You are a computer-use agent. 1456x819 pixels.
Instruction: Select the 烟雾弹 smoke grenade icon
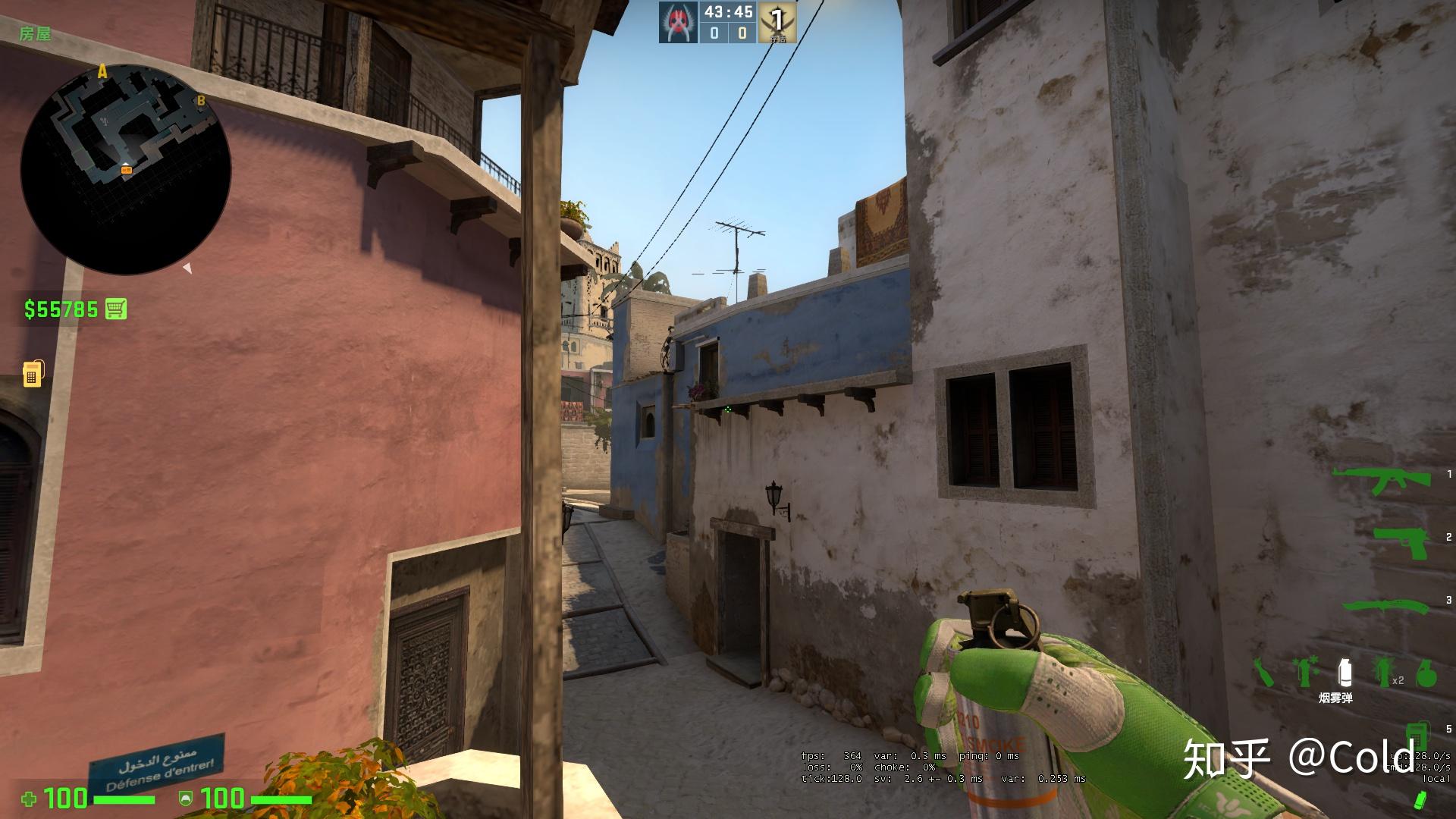(x=1345, y=670)
